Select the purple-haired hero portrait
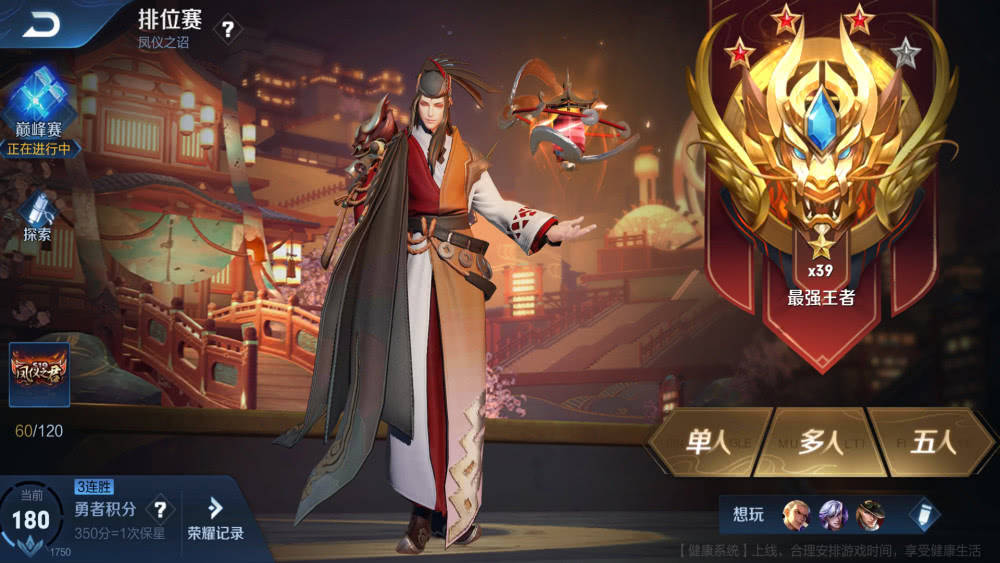 833,515
